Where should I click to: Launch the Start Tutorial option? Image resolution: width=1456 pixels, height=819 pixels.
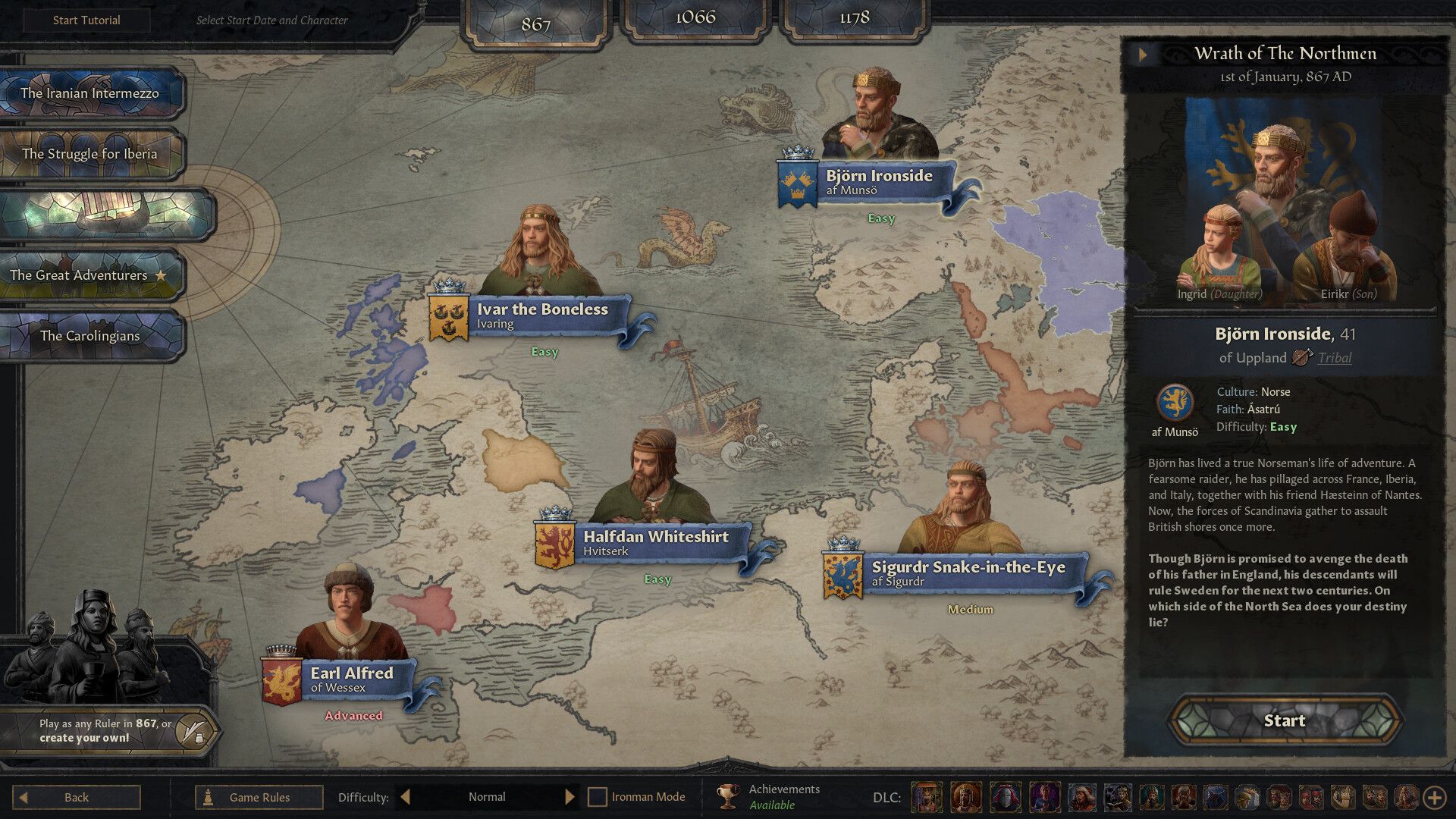86,20
